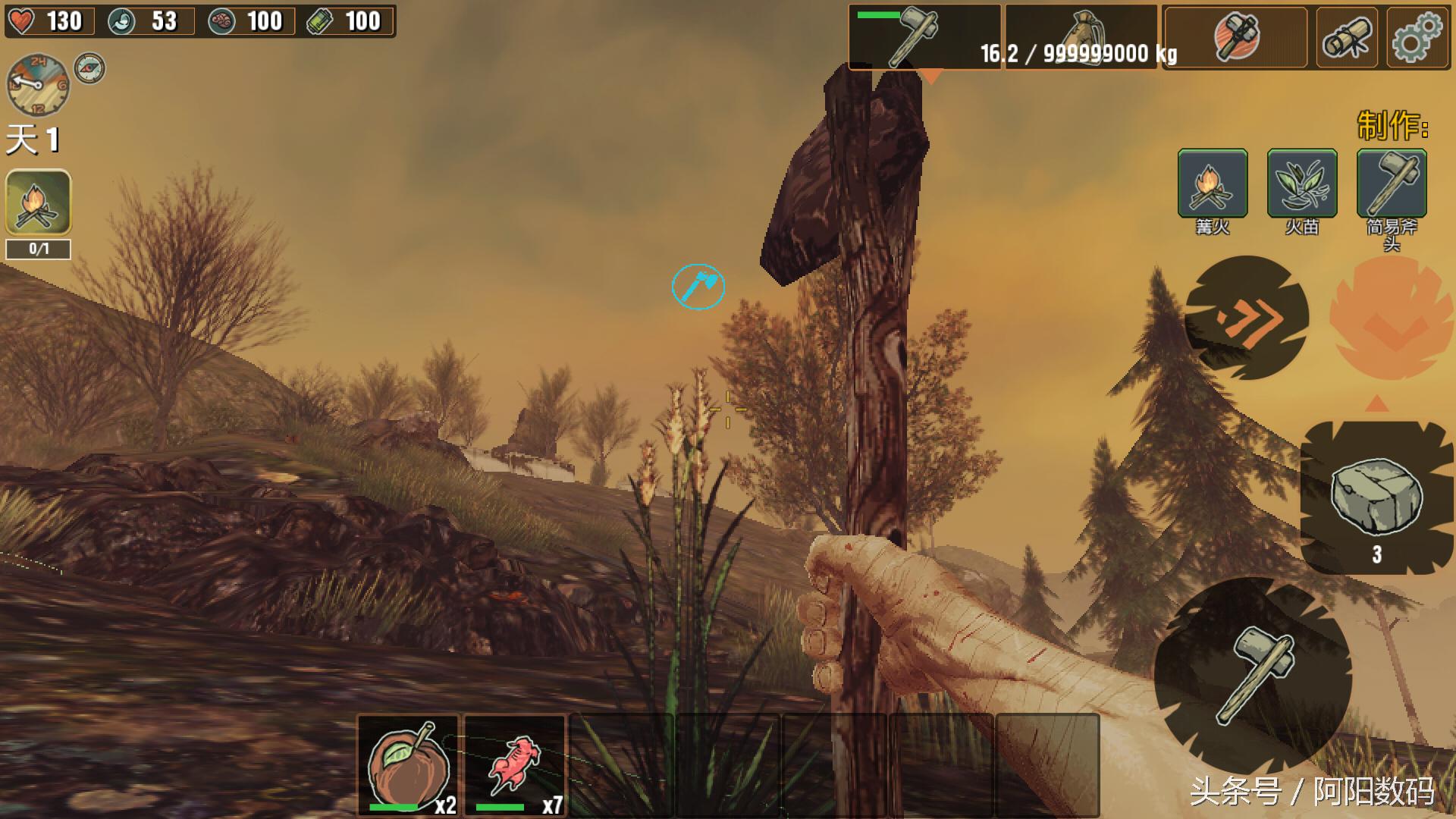Tap the sprint double-arrow button
Viewport: 1456px width, 819px height.
pos(1247,318)
